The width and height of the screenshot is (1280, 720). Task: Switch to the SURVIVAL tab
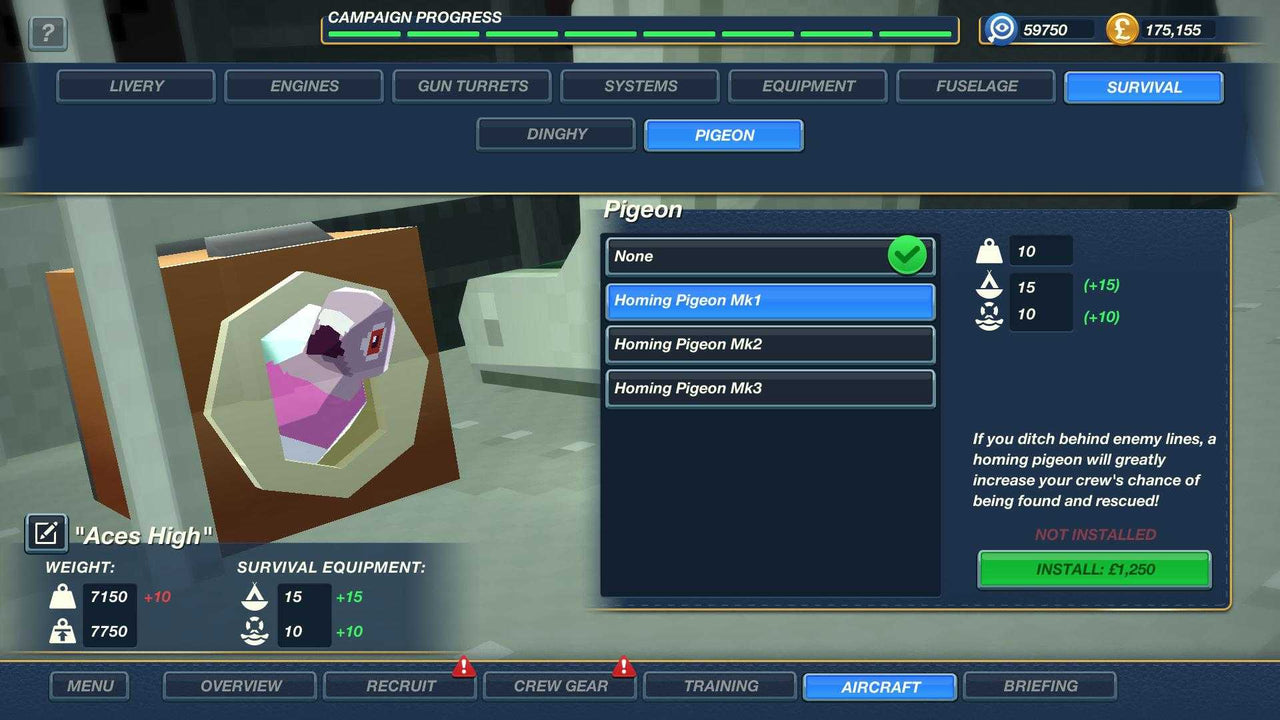click(1143, 87)
